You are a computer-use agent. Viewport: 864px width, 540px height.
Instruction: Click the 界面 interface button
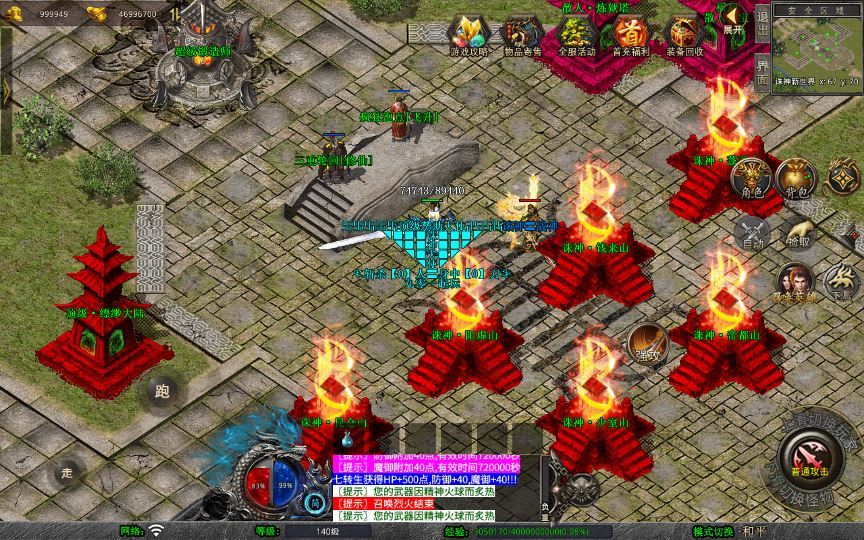coord(763,76)
